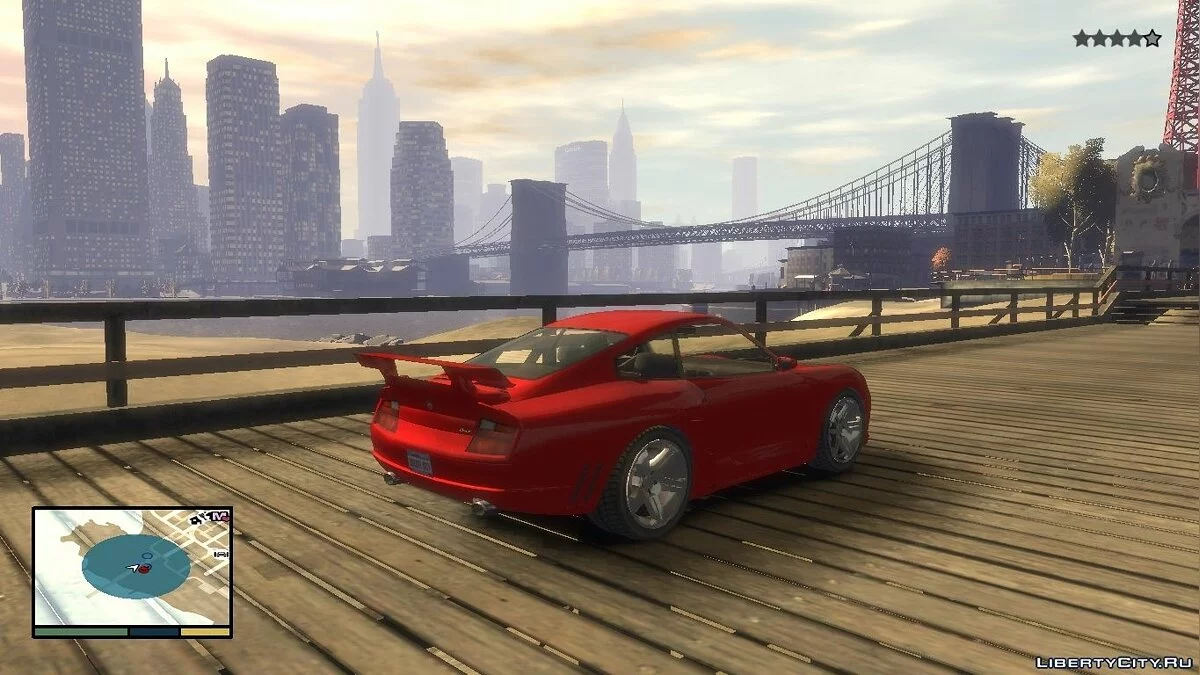Image resolution: width=1200 pixels, height=675 pixels.
Task: Click the red blip on the minimap
Action: 143,569
